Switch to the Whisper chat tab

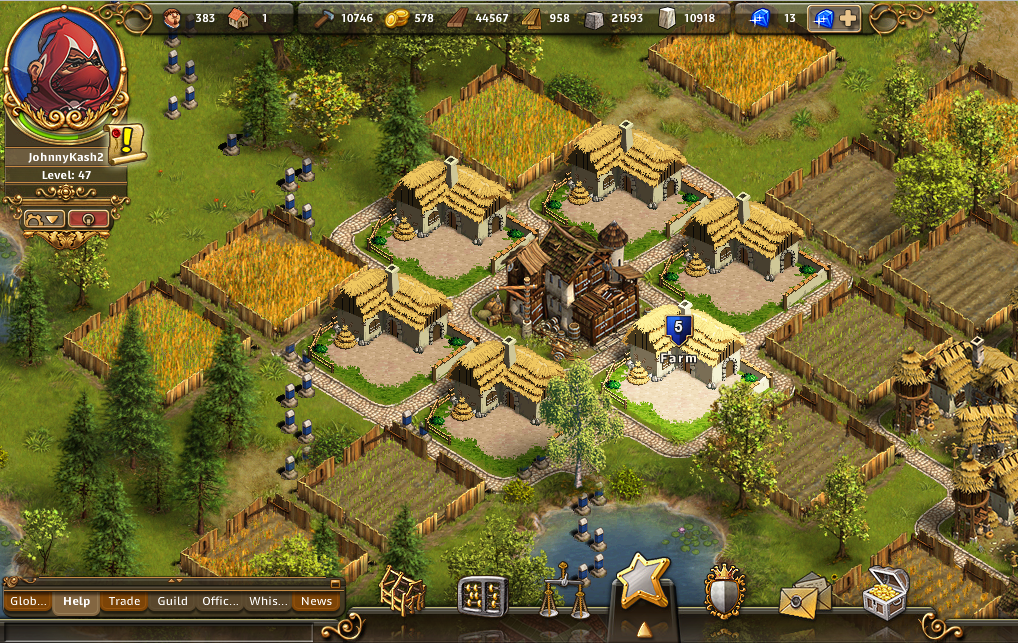[x=268, y=601]
